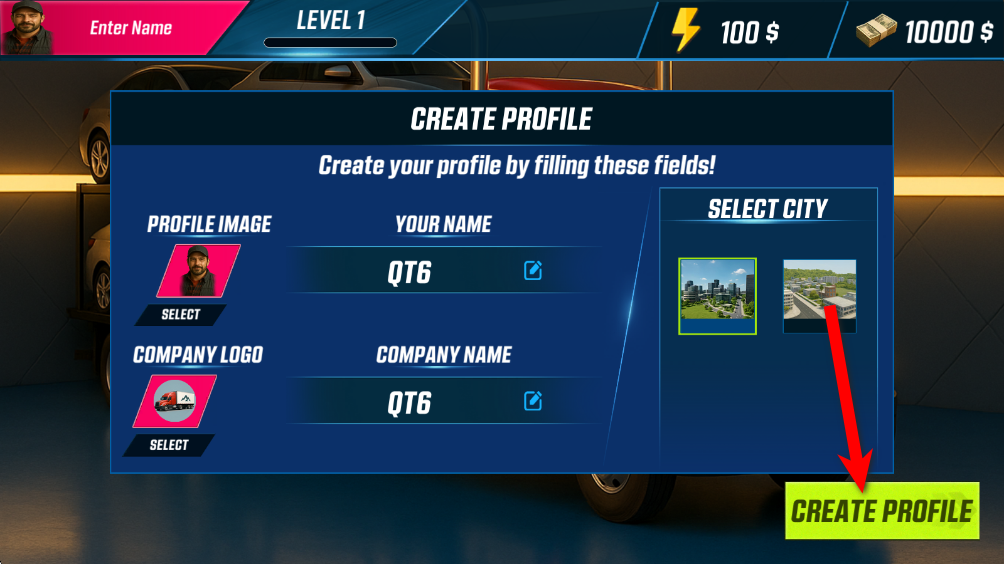Click the red truck company logo
Screen dimensions: 1004x564
click(x=175, y=402)
